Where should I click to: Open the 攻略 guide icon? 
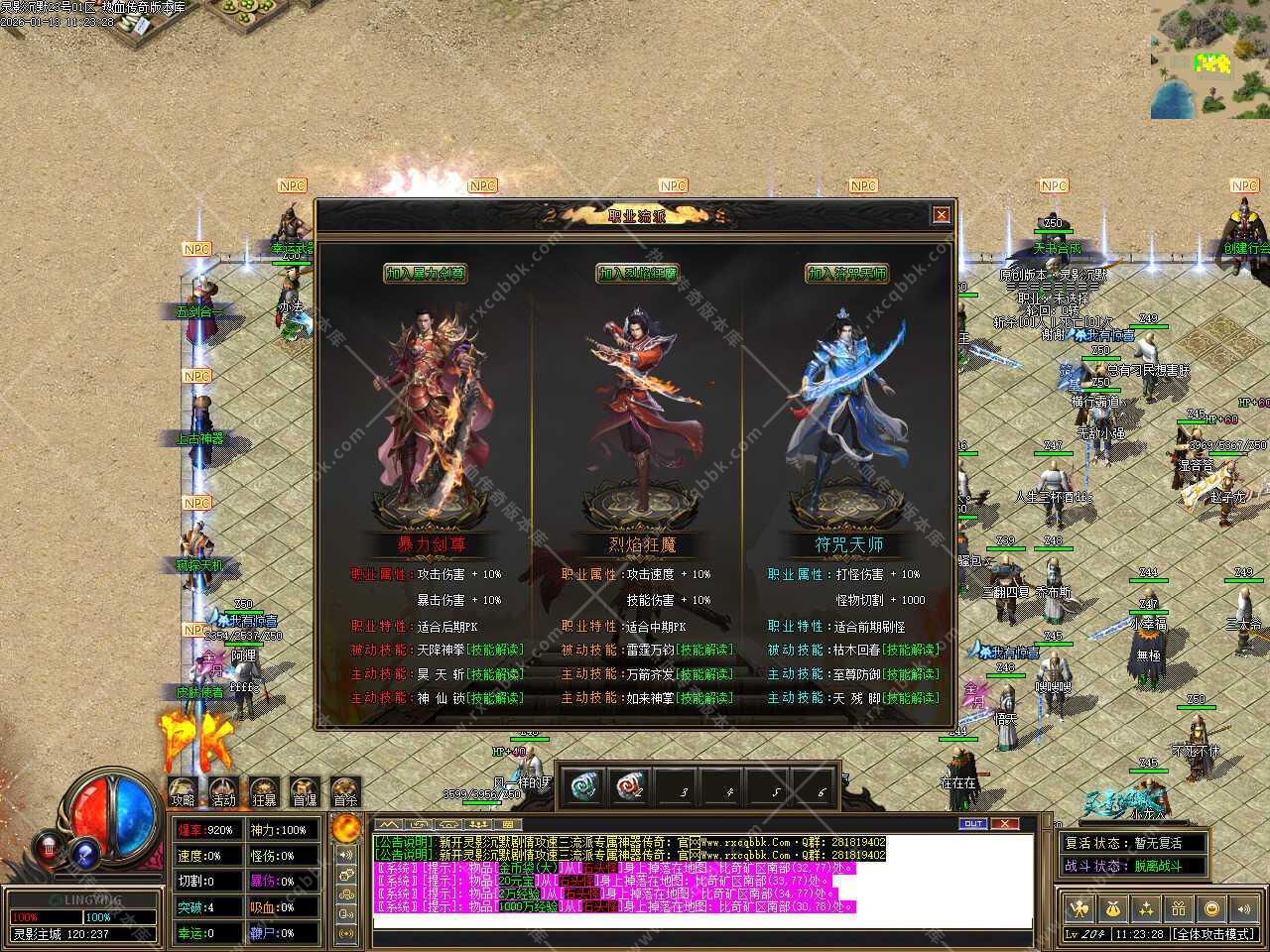(x=183, y=792)
